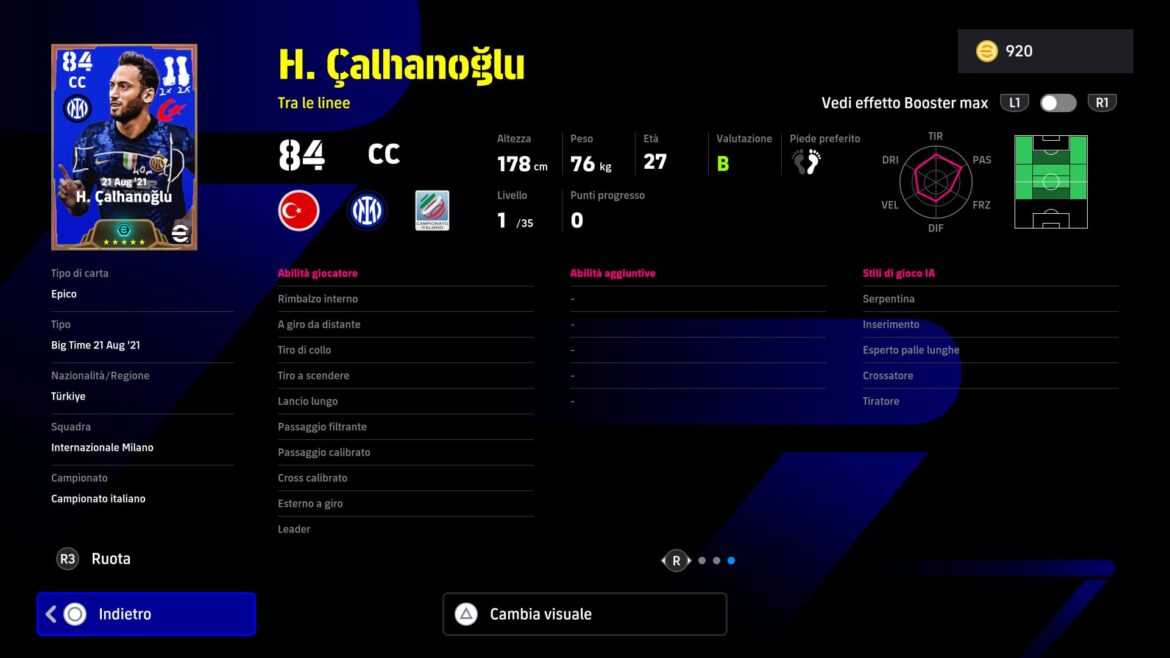Switch to the first page dot
The image size is (1170, 658).
(702, 561)
